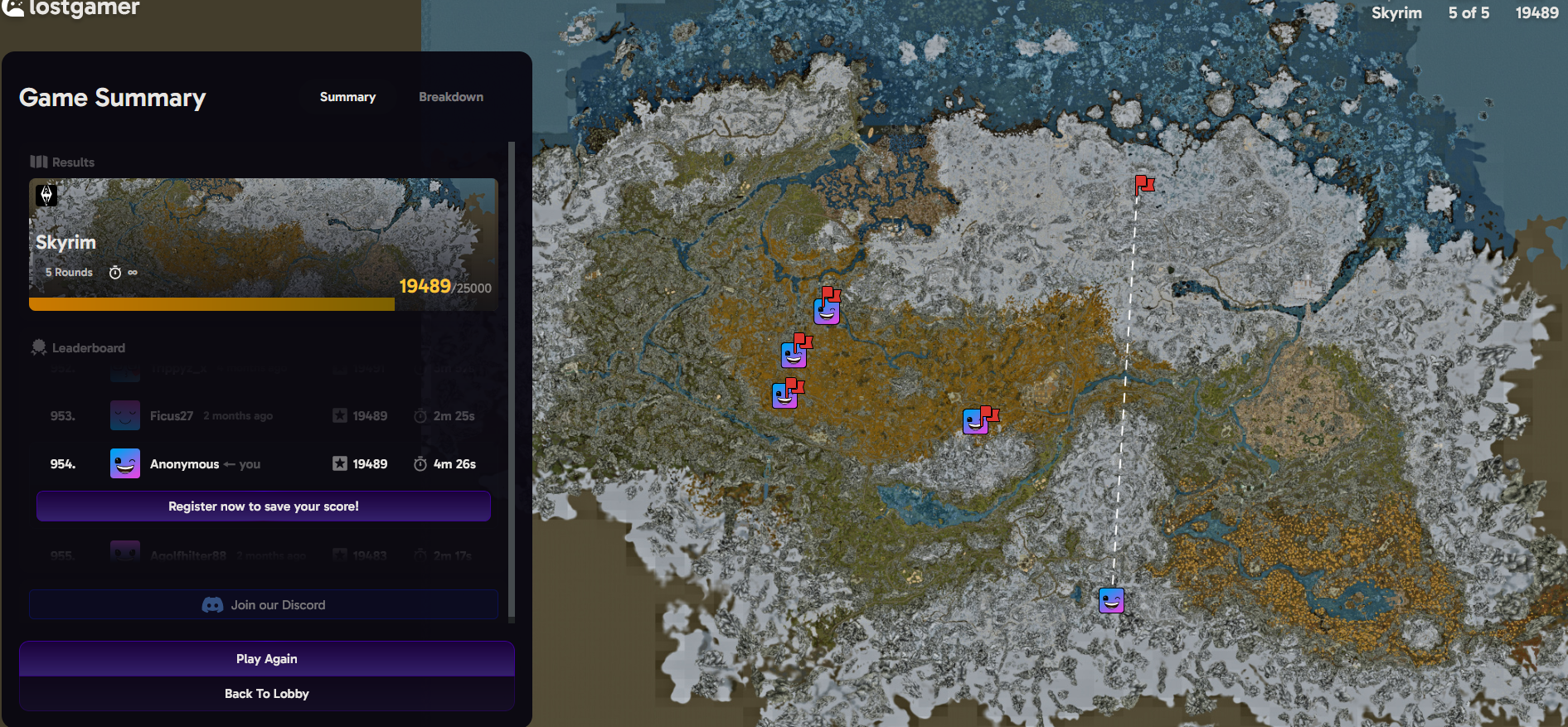Open the Join our Discord link
Viewport: 1568px width, 727px height.
tap(264, 605)
